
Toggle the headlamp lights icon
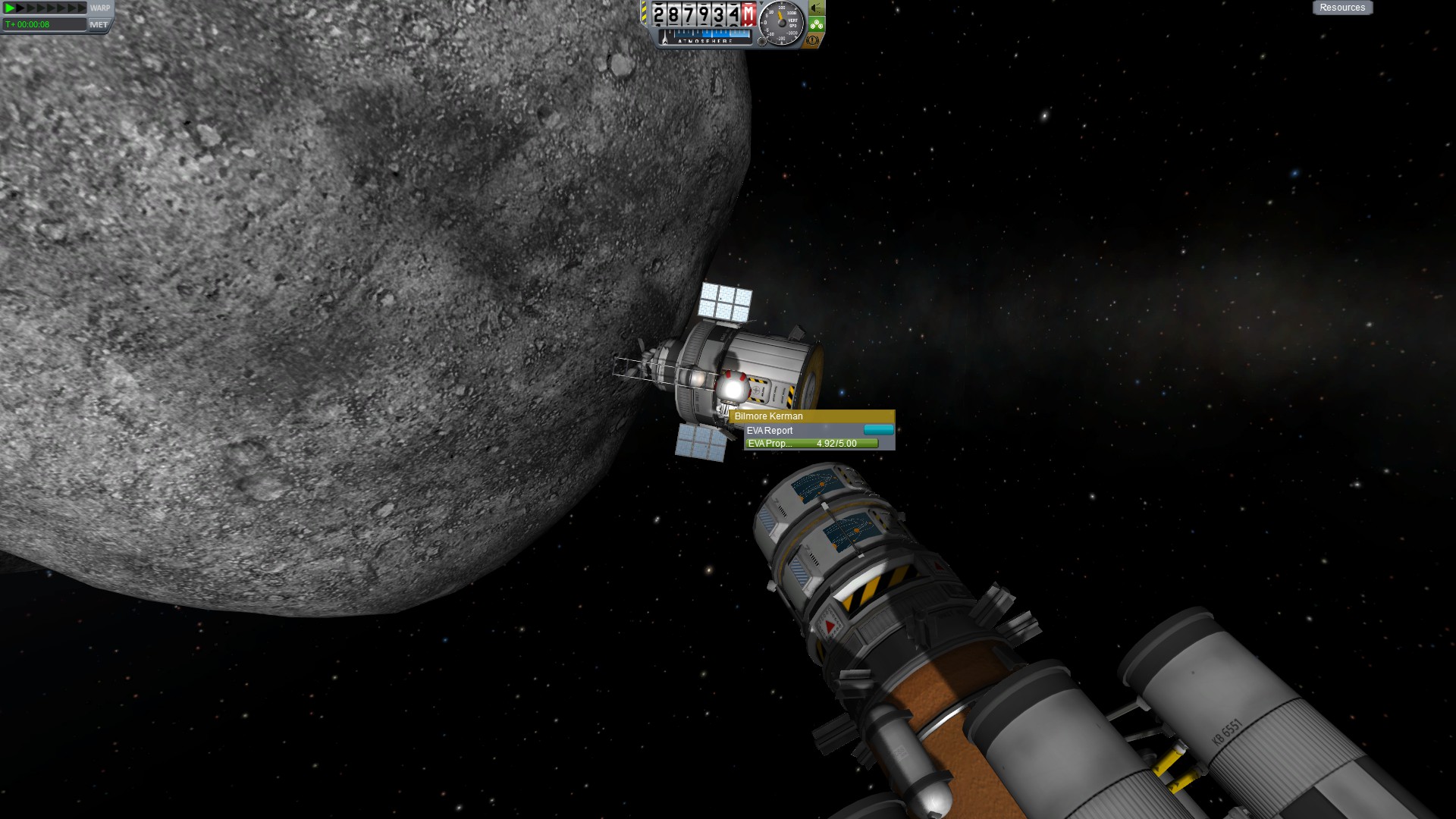816,8
